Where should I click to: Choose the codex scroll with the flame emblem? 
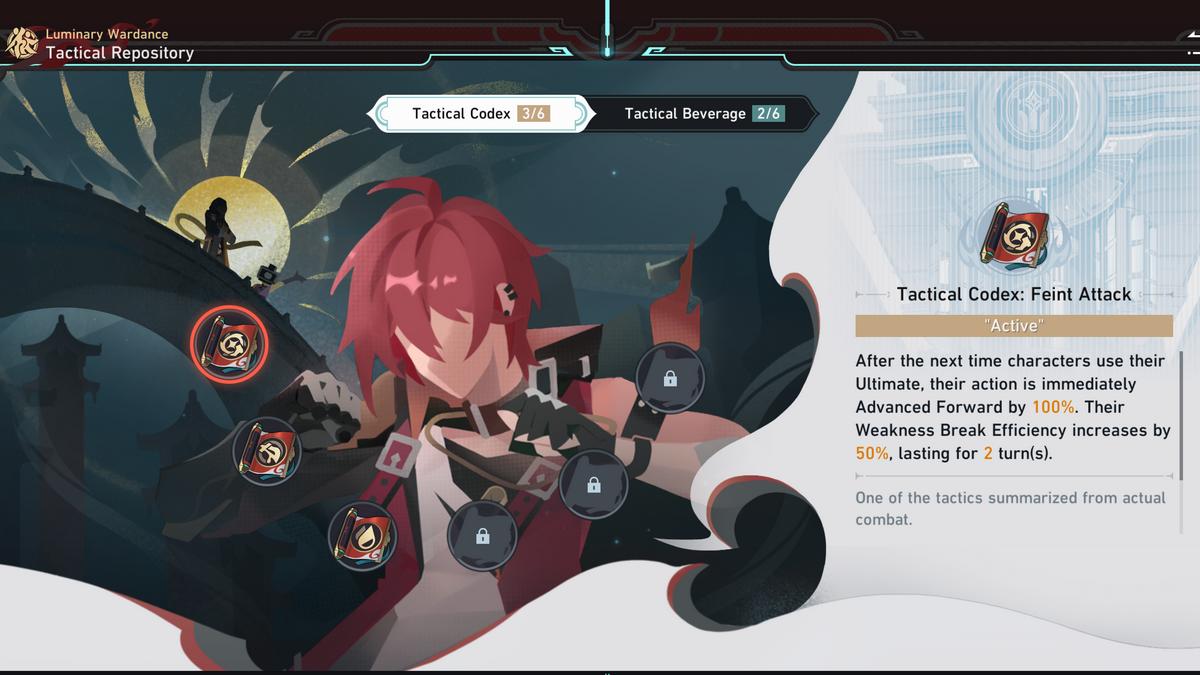363,534
